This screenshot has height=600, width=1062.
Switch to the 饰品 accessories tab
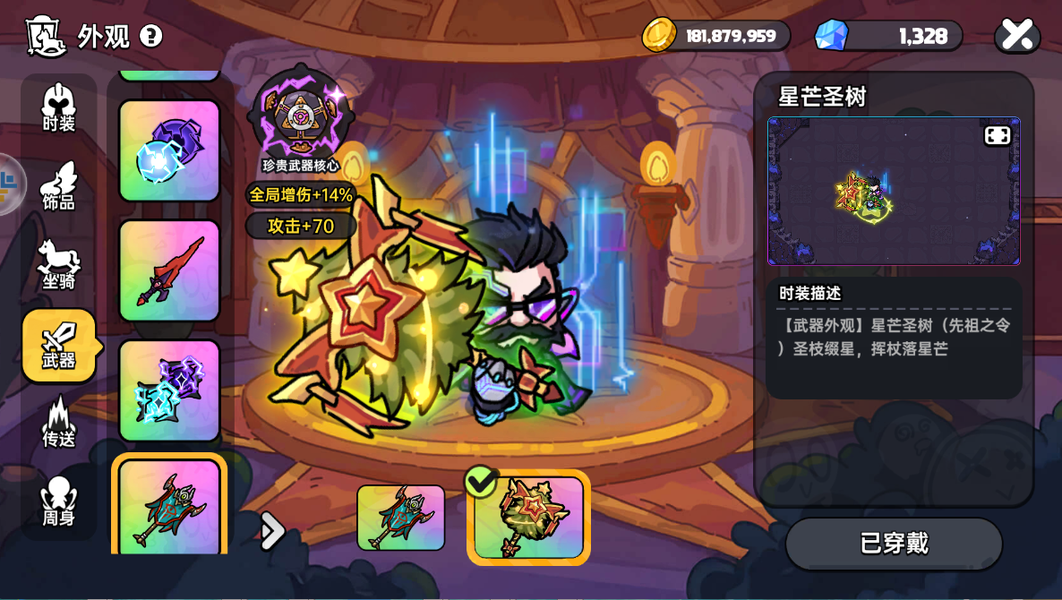pyautogui.click(x=59, y=187)
